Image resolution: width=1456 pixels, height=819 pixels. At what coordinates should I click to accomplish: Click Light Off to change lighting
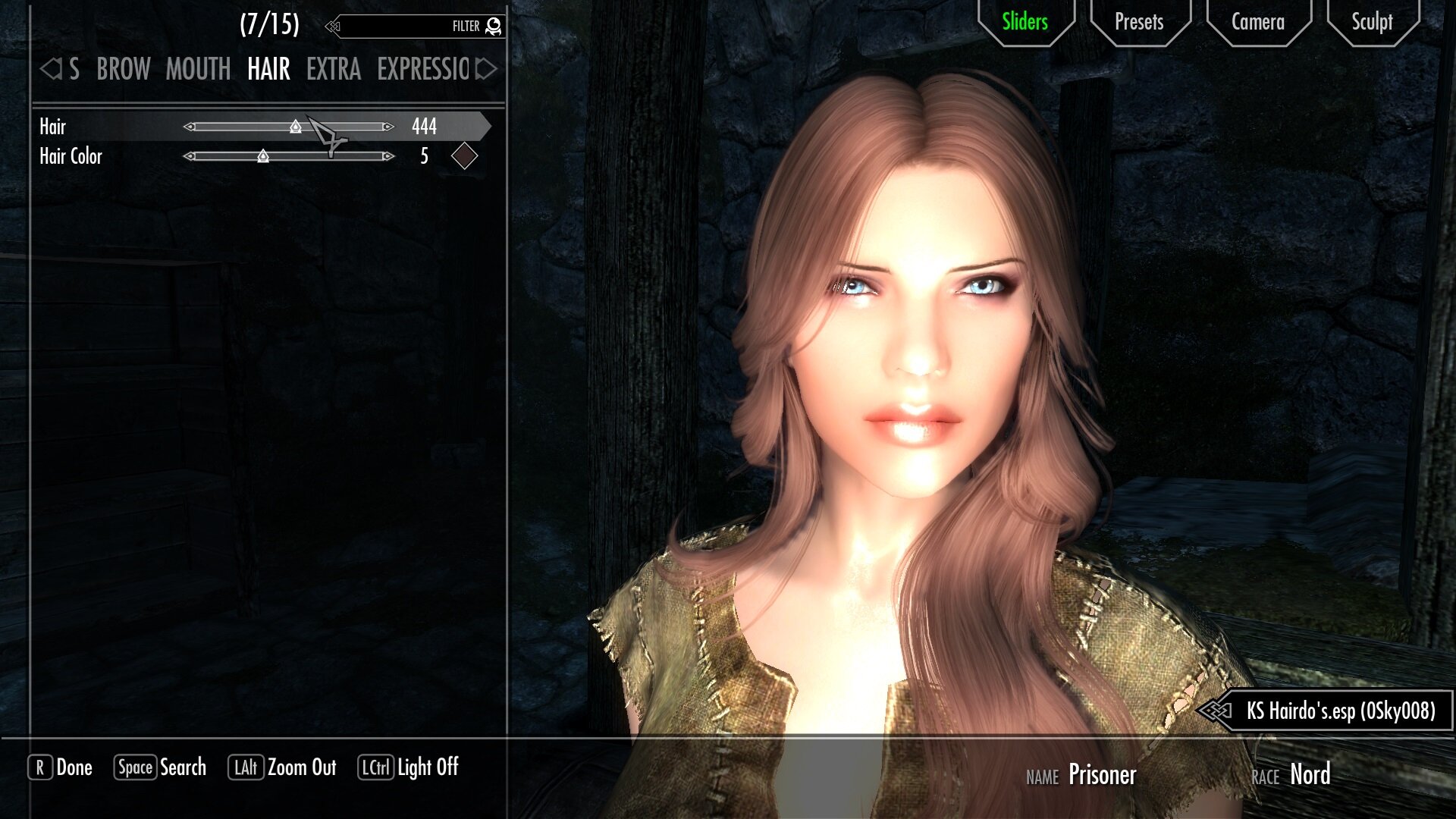[427, 767]
